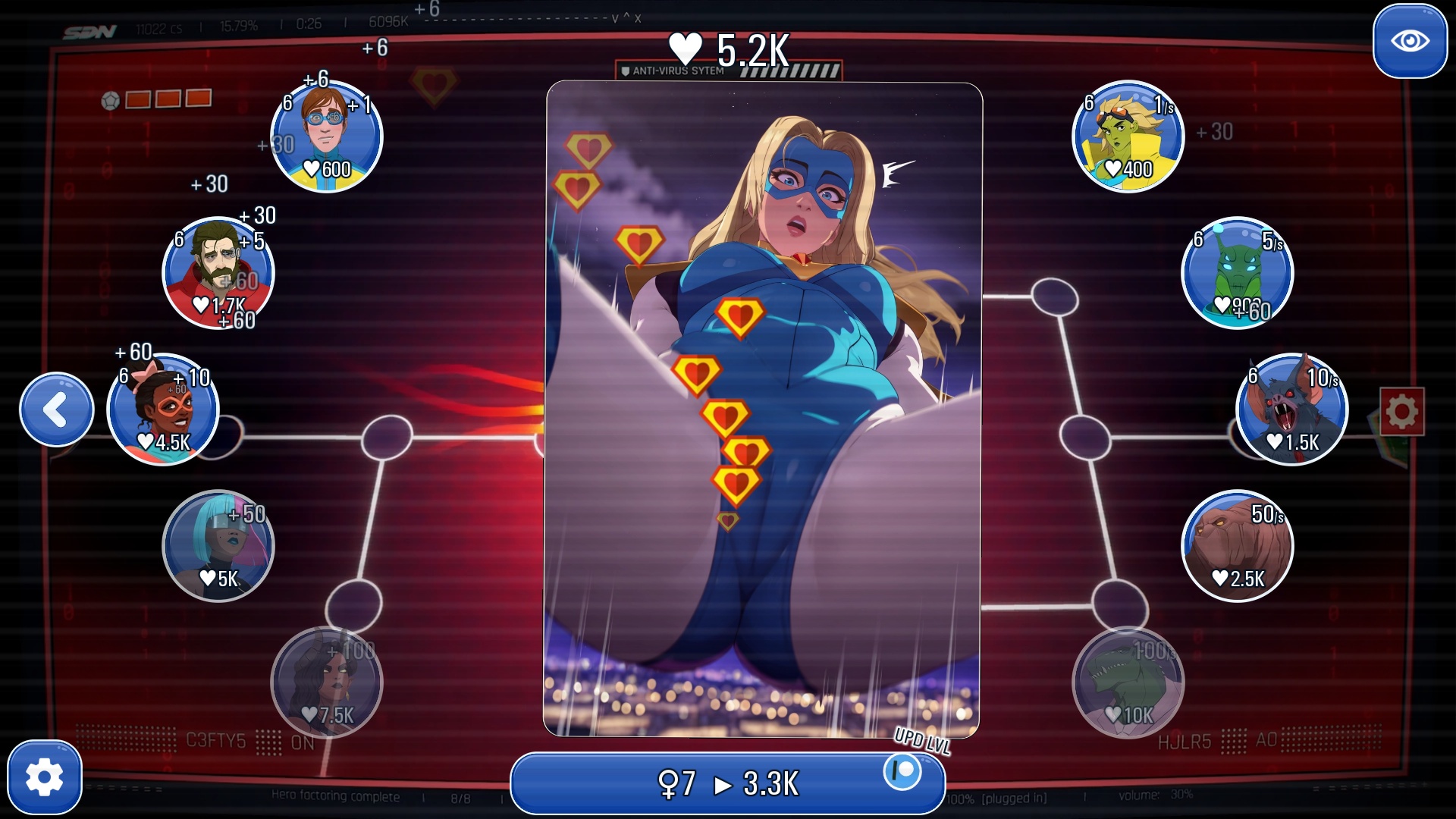Tap the bearded man hero costing 1.7K hearts
The image size is (1456, 819).
[x=218, y=273]
